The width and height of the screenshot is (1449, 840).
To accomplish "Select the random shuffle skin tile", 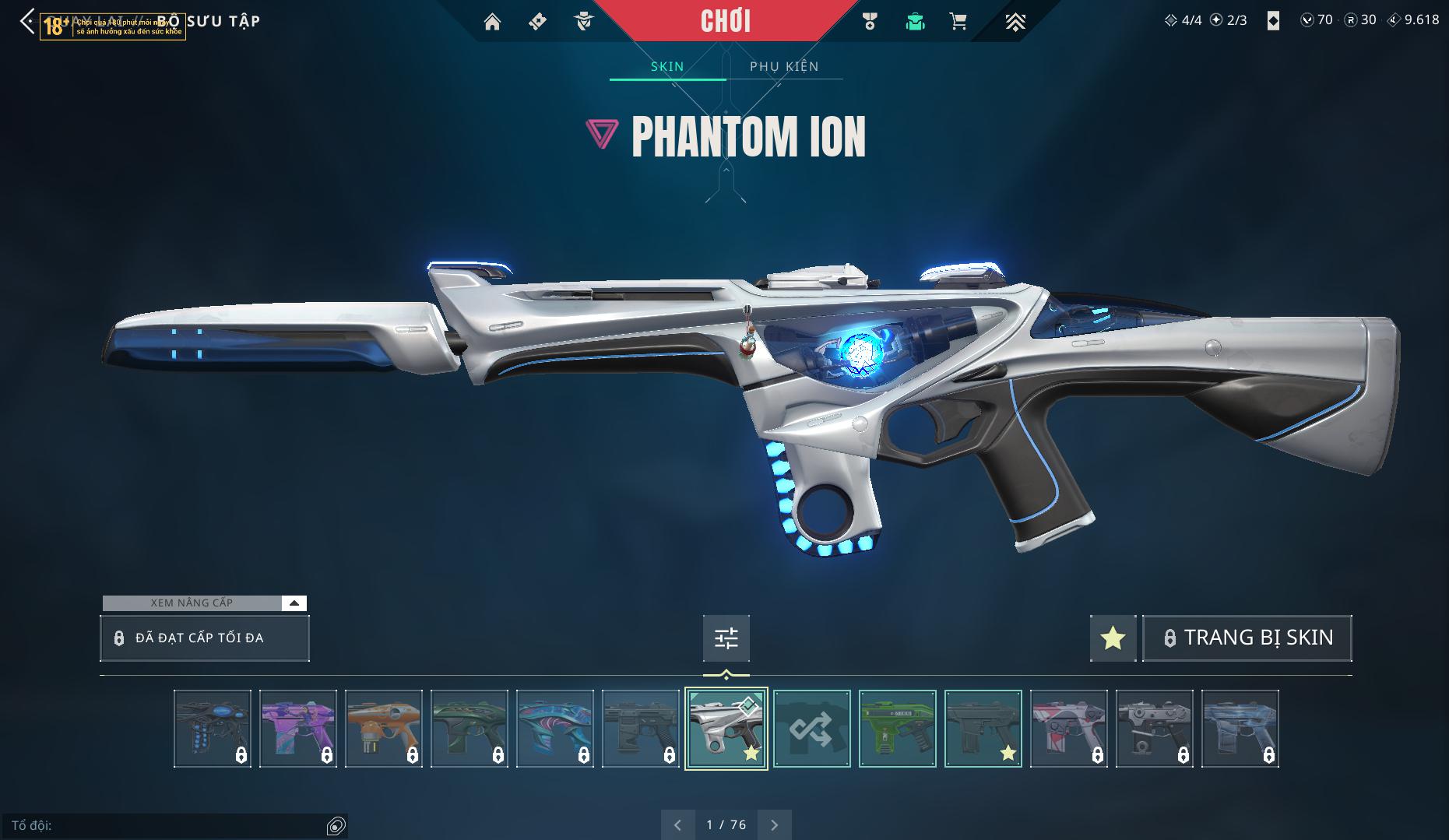I will [811, 729].
